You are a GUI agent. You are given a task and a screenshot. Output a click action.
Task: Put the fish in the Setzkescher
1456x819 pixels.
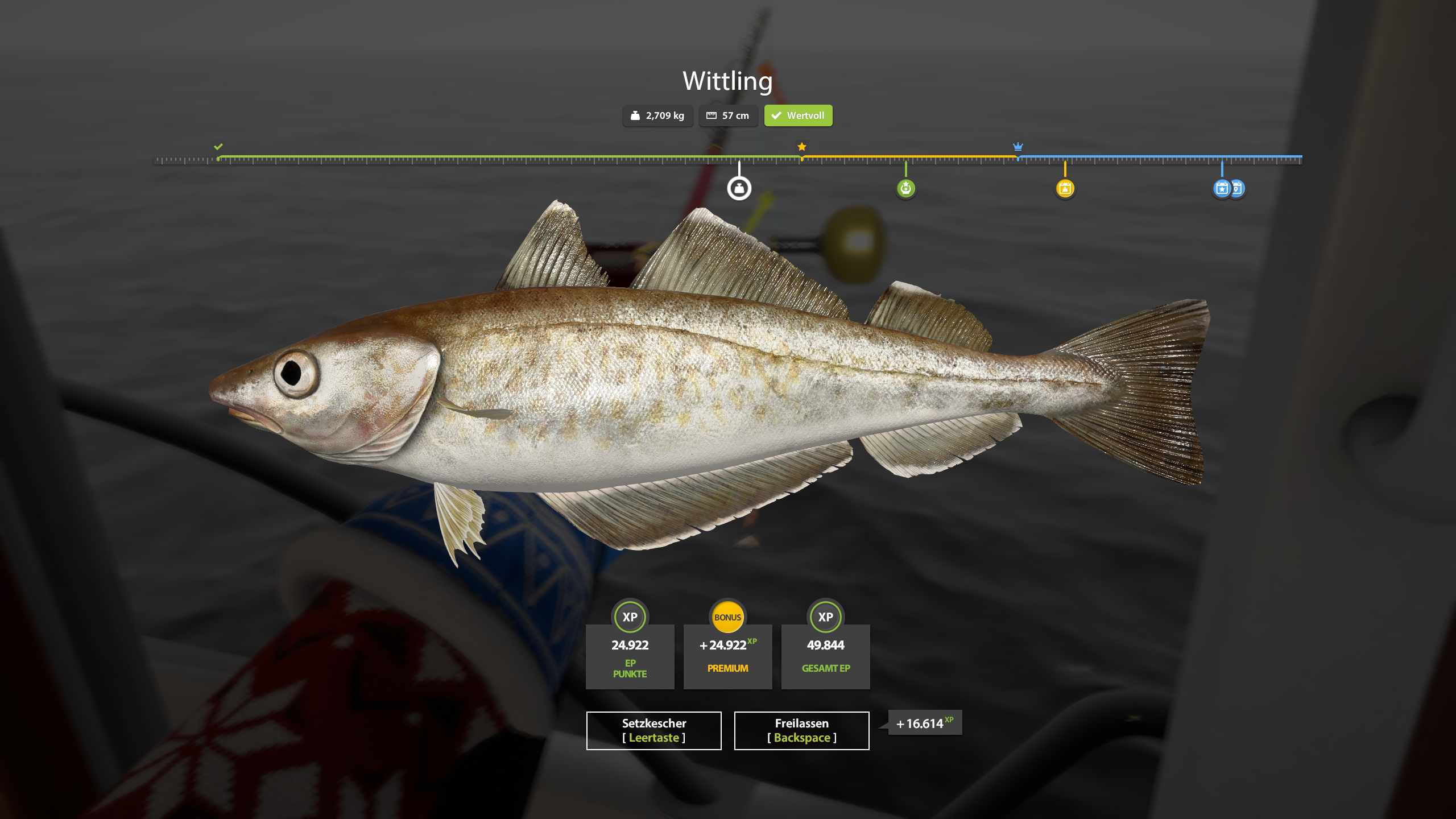[x=653, y=730]
